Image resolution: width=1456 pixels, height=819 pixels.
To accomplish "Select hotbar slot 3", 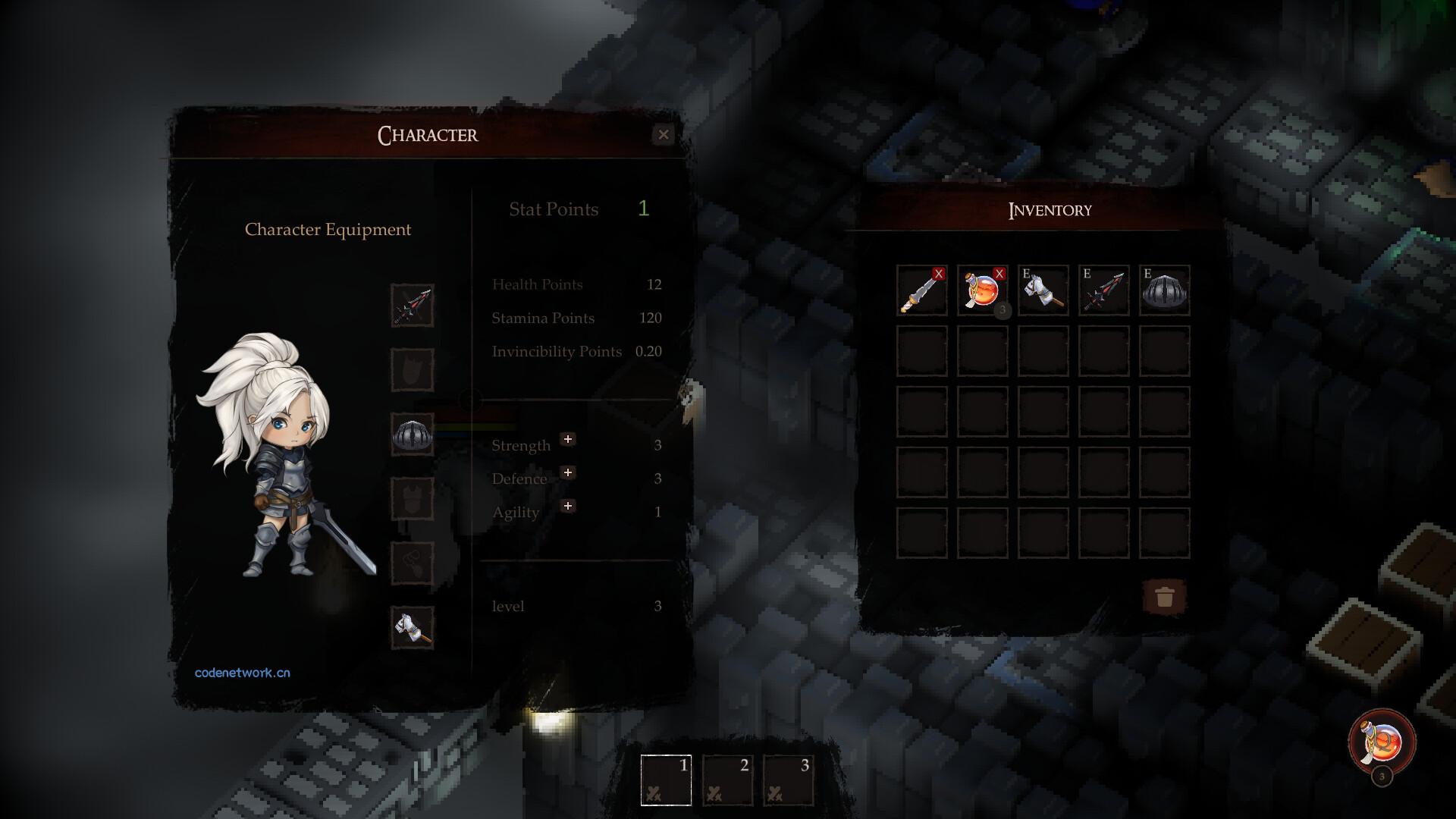I will coord(789,780).
